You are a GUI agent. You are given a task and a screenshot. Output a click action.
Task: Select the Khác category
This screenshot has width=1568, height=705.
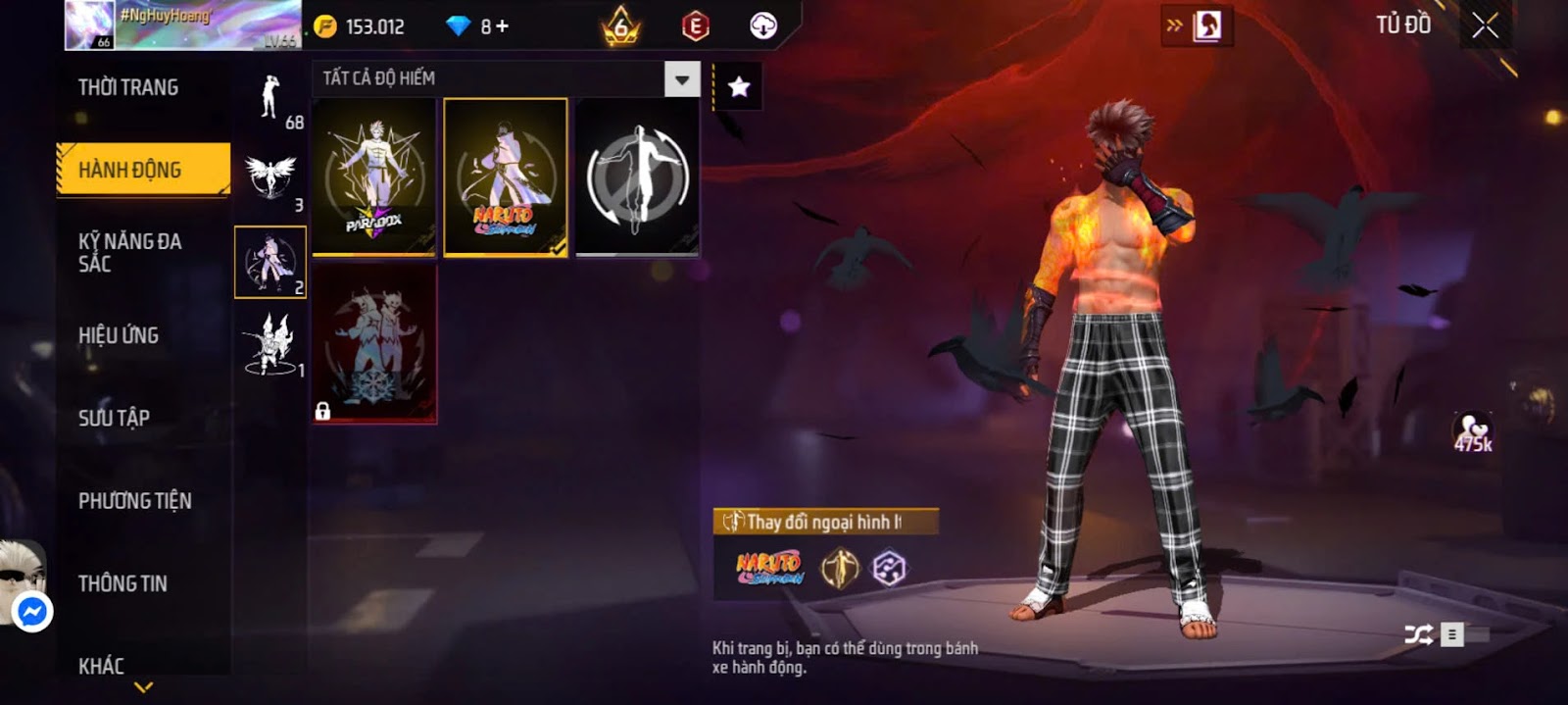(102, 666)
